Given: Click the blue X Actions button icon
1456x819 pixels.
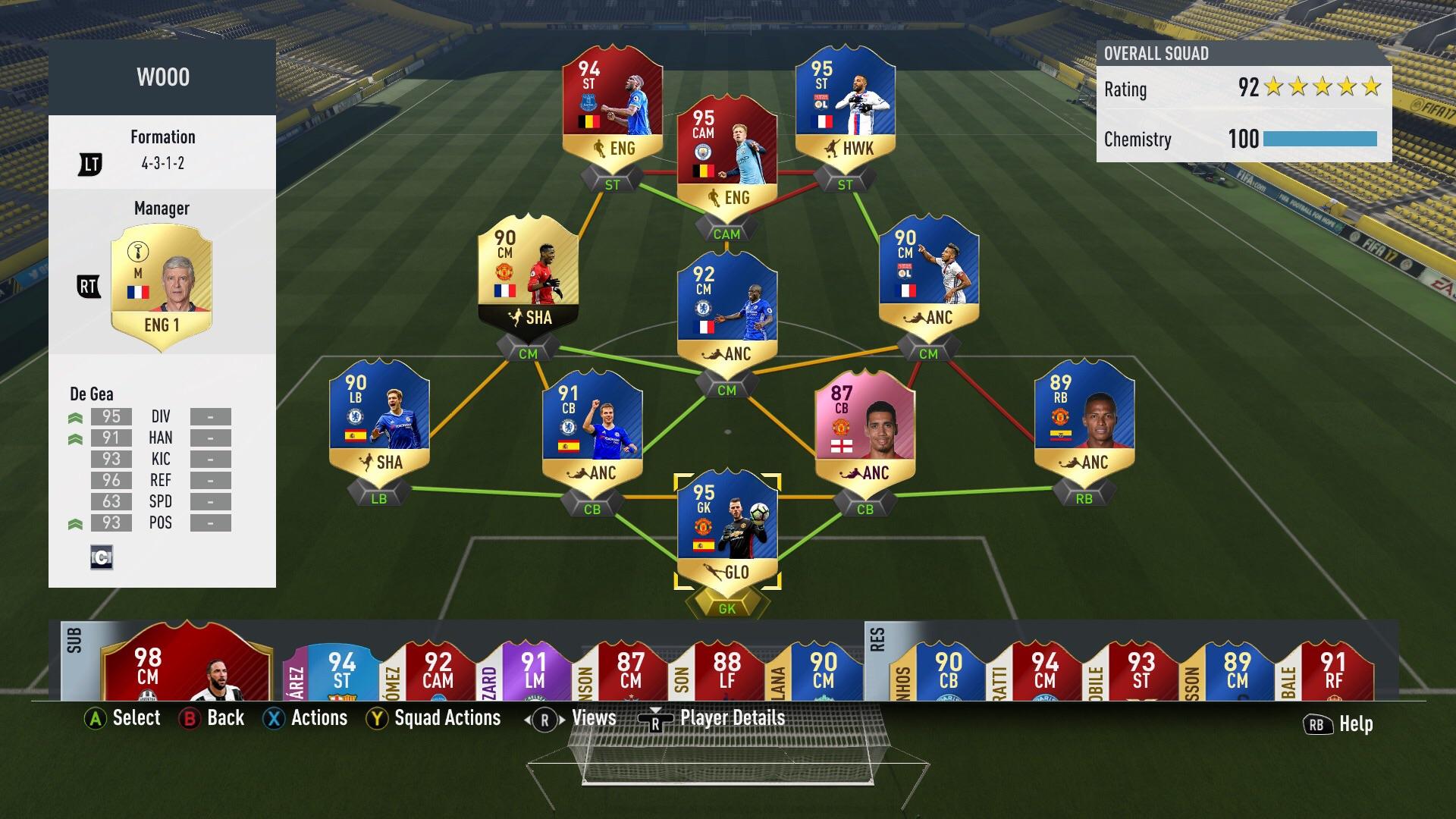Looking at the screenshot, I should [275, 717].
